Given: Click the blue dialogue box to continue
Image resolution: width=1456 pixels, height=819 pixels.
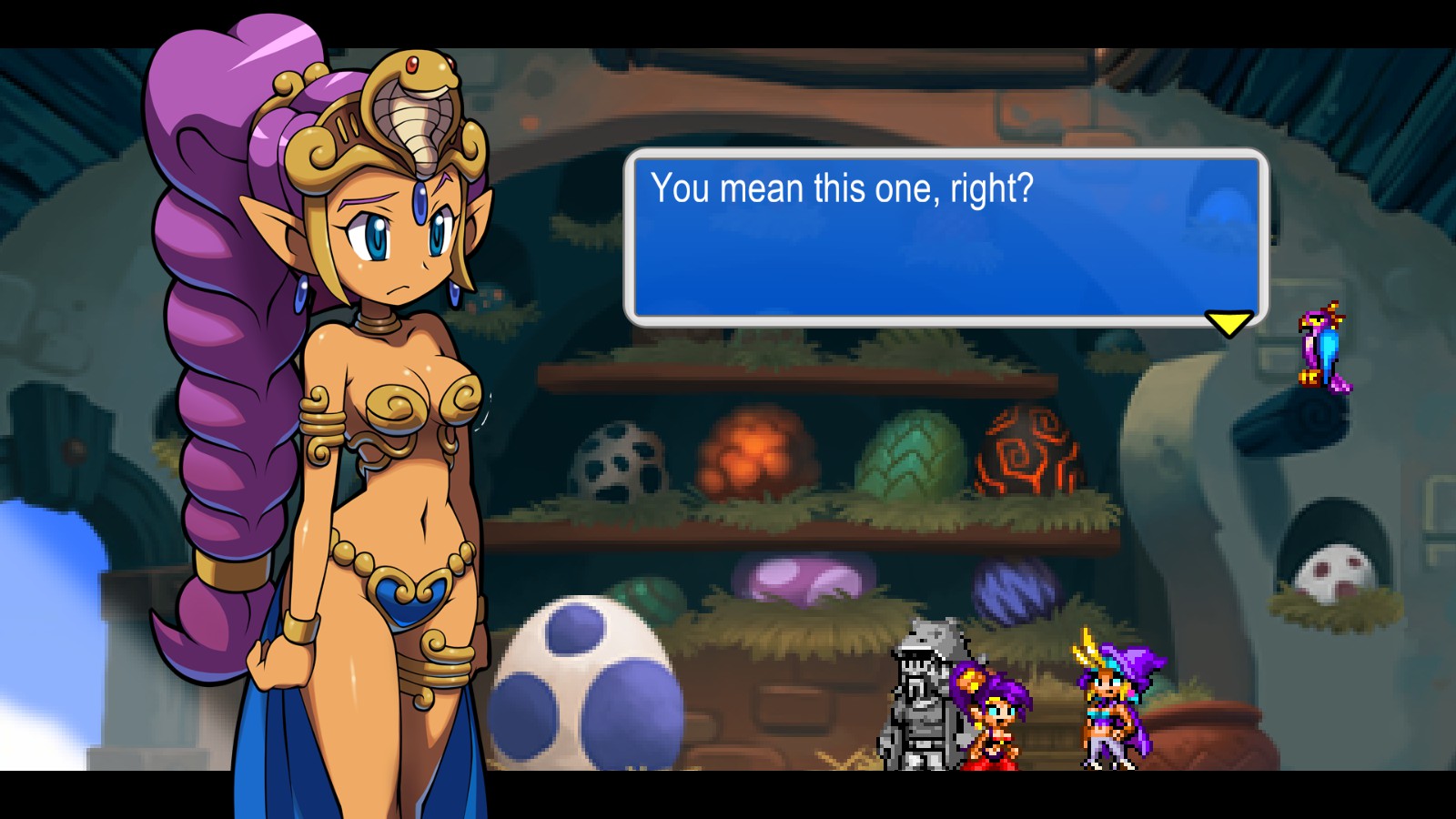Looking at the screenshot, I should [x=945, y=237].
